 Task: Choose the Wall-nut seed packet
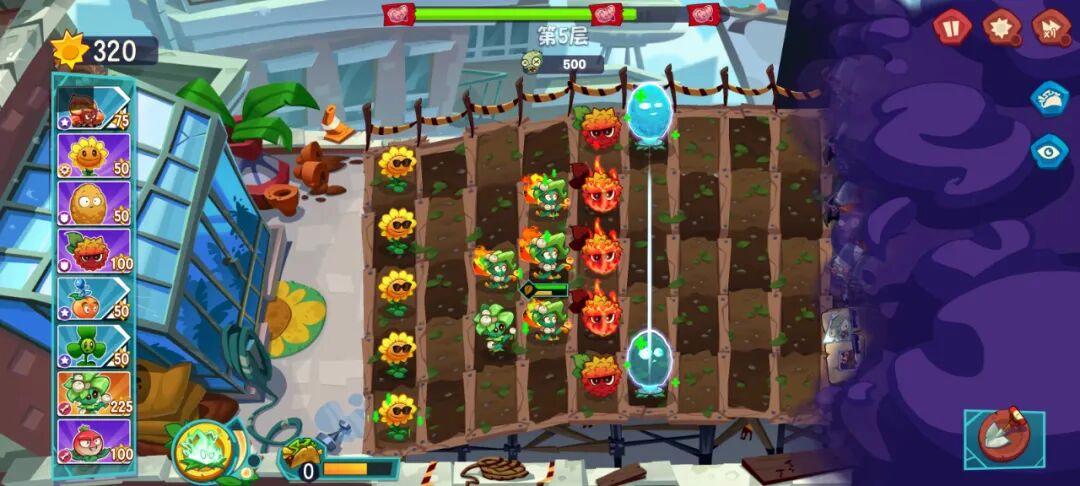click(x=94, y=203)
